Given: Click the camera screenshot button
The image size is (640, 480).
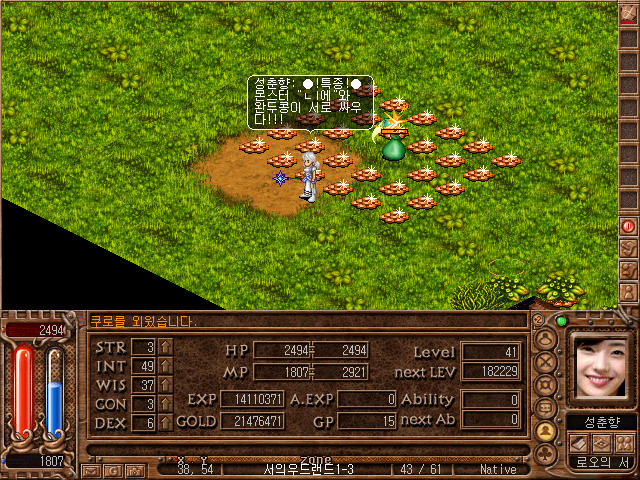Looking at the screenshot, I should pyautogui.click(x=132, y=469).
